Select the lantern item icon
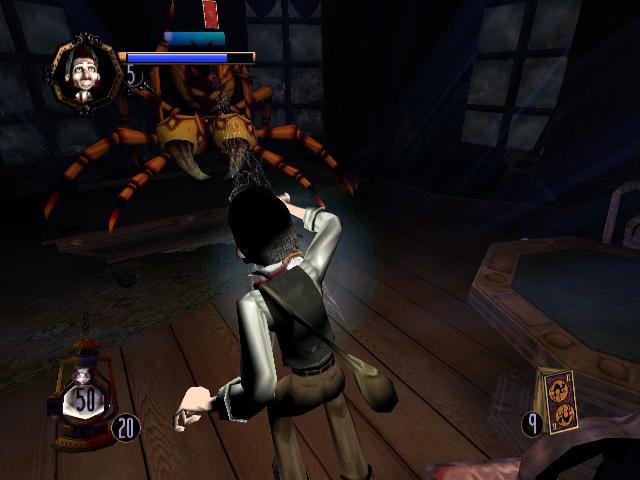 (x=85, y=394)
